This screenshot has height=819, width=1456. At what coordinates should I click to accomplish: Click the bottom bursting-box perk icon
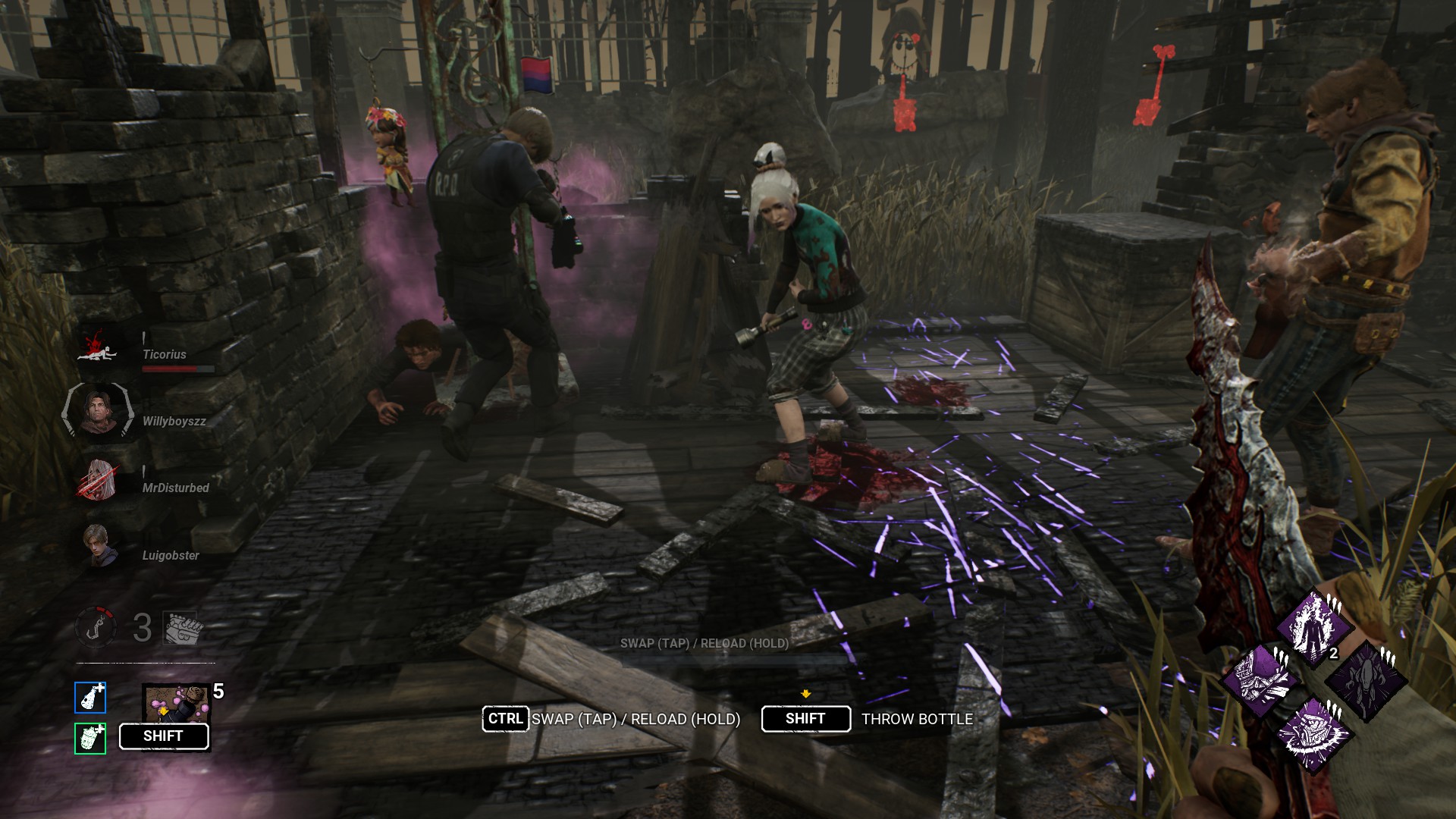pyautogui.click(x=1313, y=734)
